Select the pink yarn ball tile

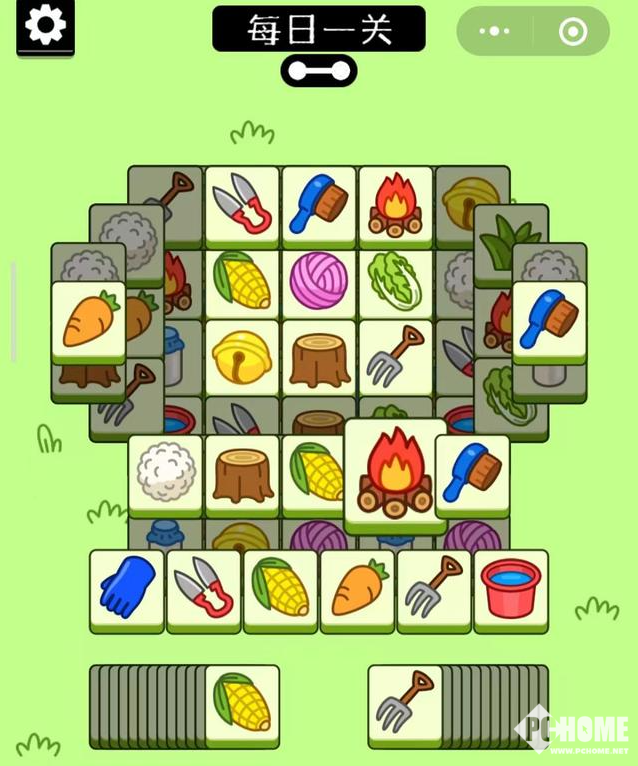point(319,281)
